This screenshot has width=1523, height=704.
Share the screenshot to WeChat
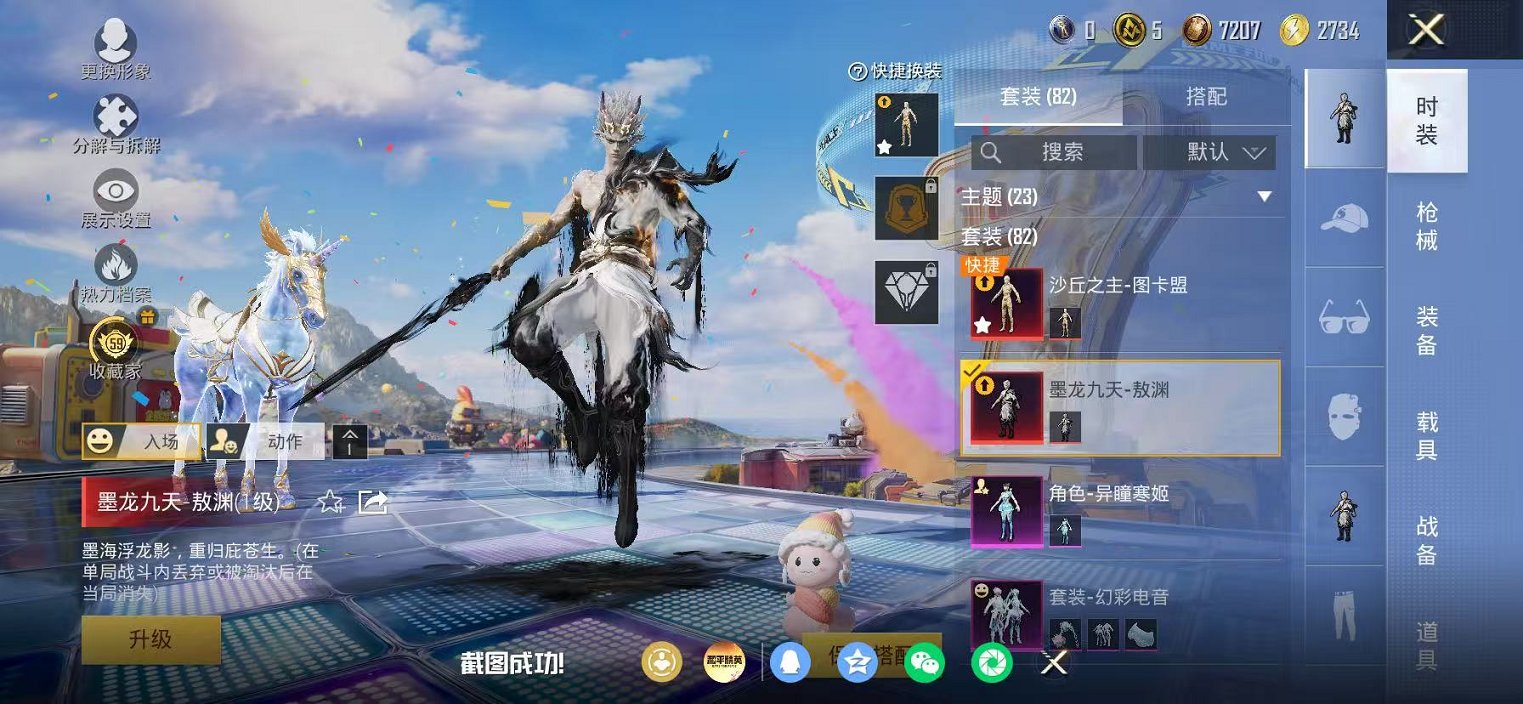pyautogui.click(x=924, y=662)
